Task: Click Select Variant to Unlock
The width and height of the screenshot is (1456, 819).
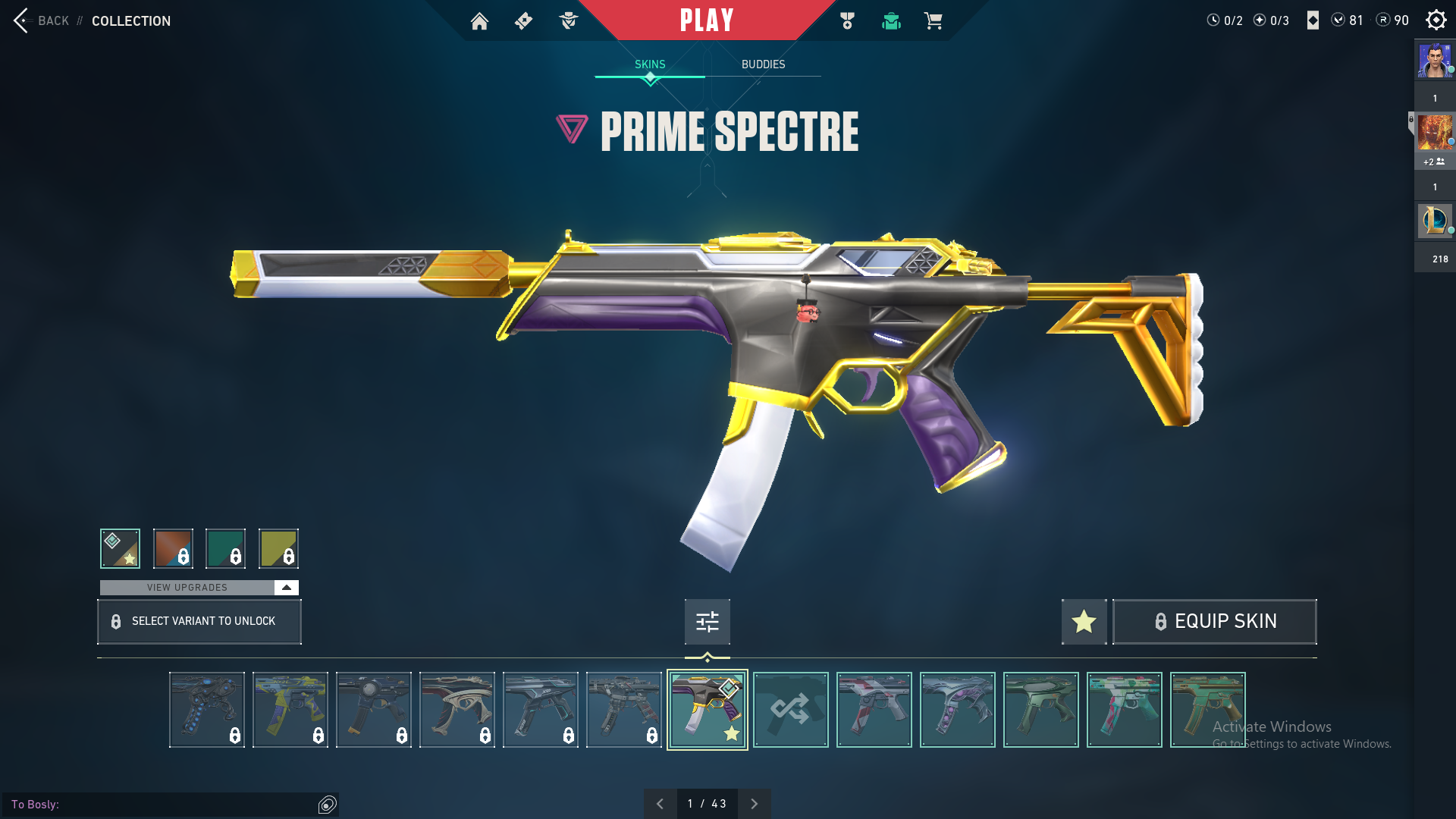Action: pos(199,622)
